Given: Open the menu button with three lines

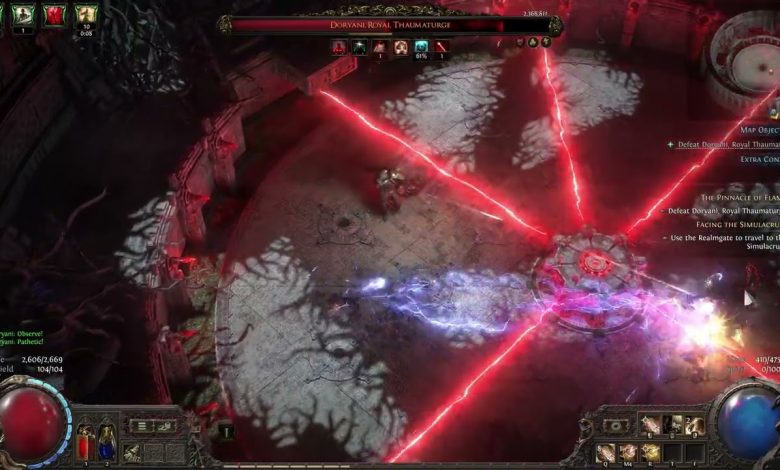Looking at the screenshot, I should tap(142, 426).
